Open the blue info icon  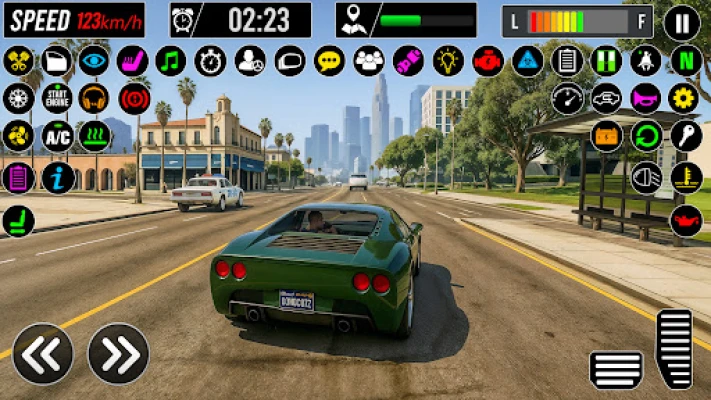(56, 178)
